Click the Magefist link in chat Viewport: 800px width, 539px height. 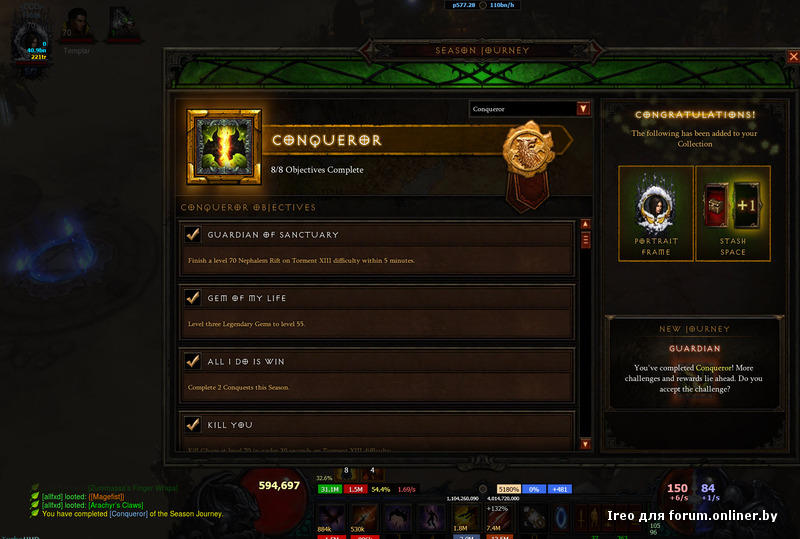click(108, 497)
